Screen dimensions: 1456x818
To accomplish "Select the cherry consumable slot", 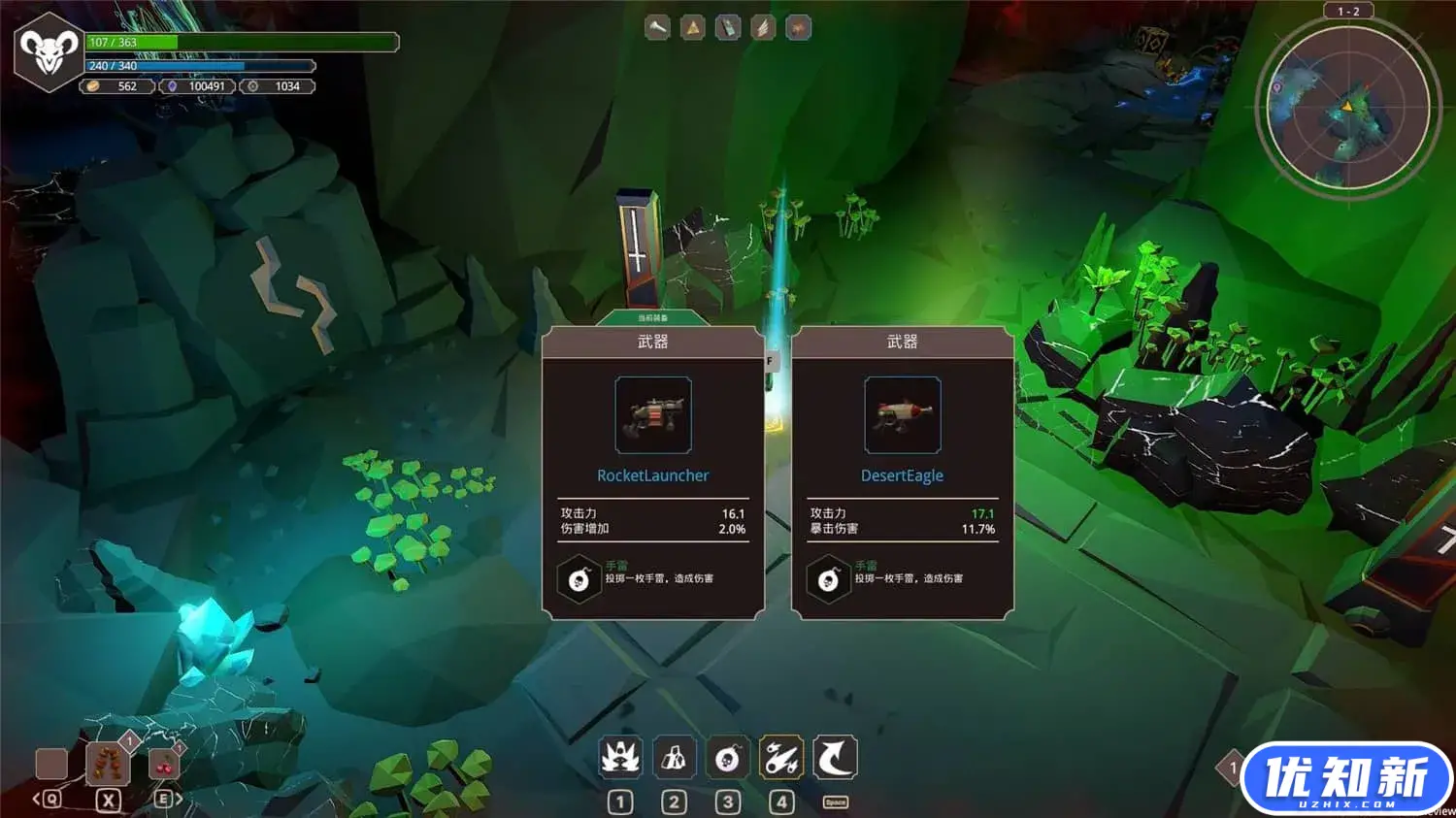I will pos(164,764).
